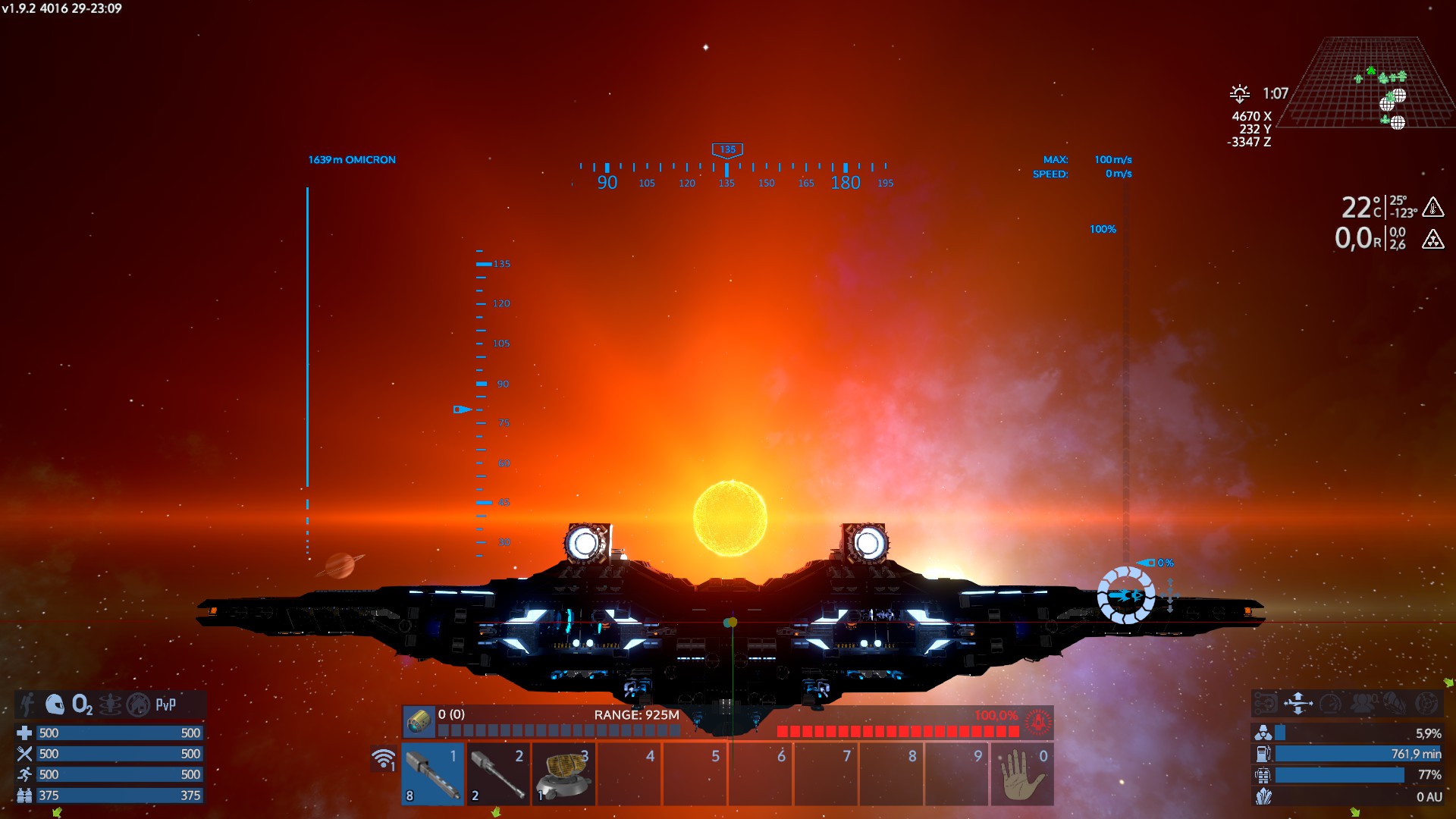1456x819 pixels.
Task: Click the radiation warning triangle icon
Action: 1432,240
